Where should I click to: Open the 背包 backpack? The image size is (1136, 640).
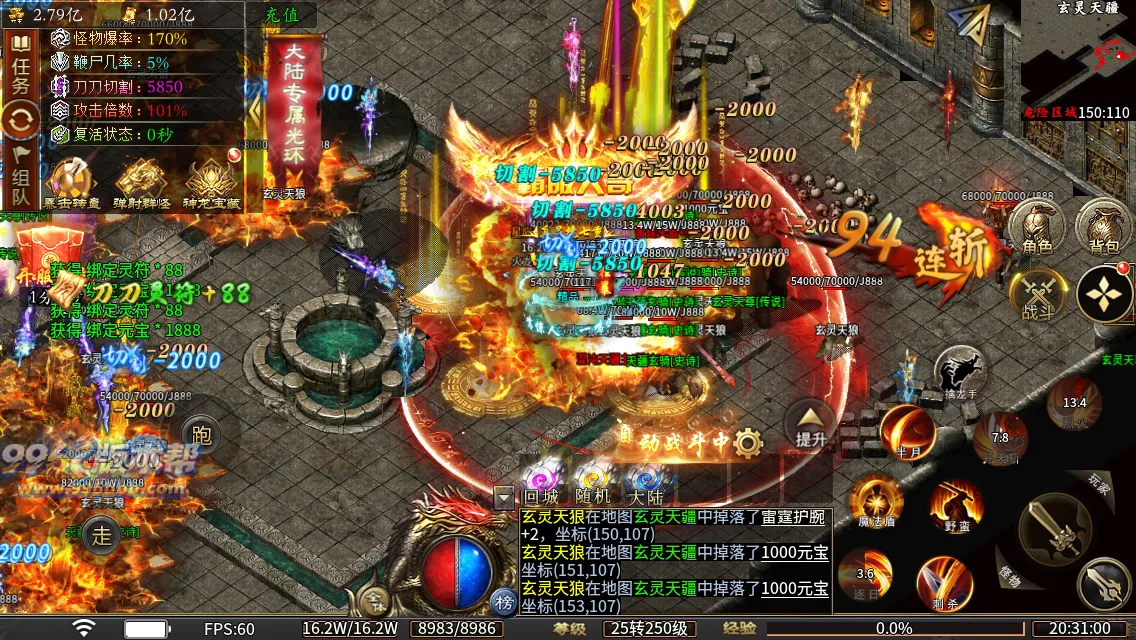(x=1103, y=229)
